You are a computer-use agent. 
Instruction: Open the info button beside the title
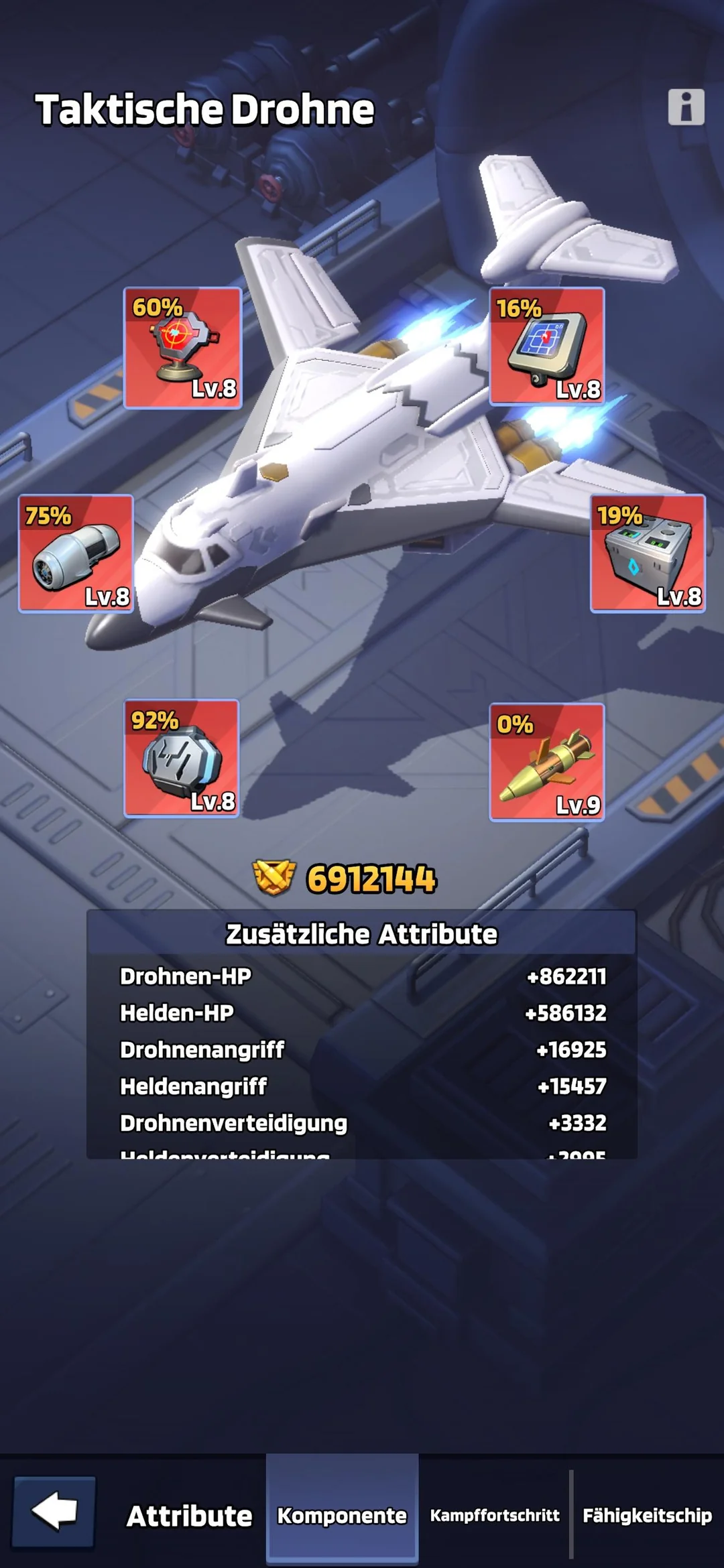686,107
